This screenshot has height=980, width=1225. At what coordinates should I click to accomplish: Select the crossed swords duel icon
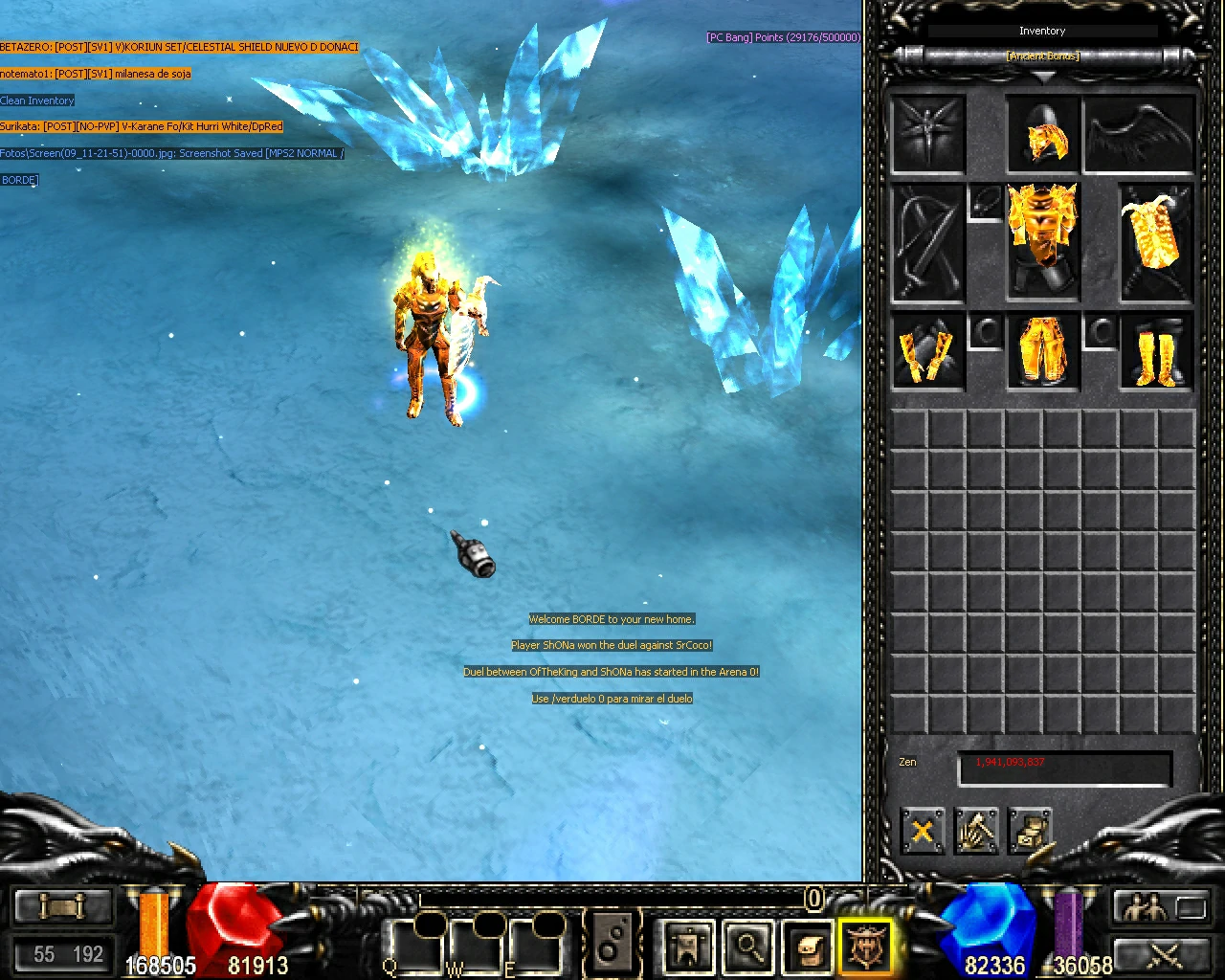(1163, 955)
